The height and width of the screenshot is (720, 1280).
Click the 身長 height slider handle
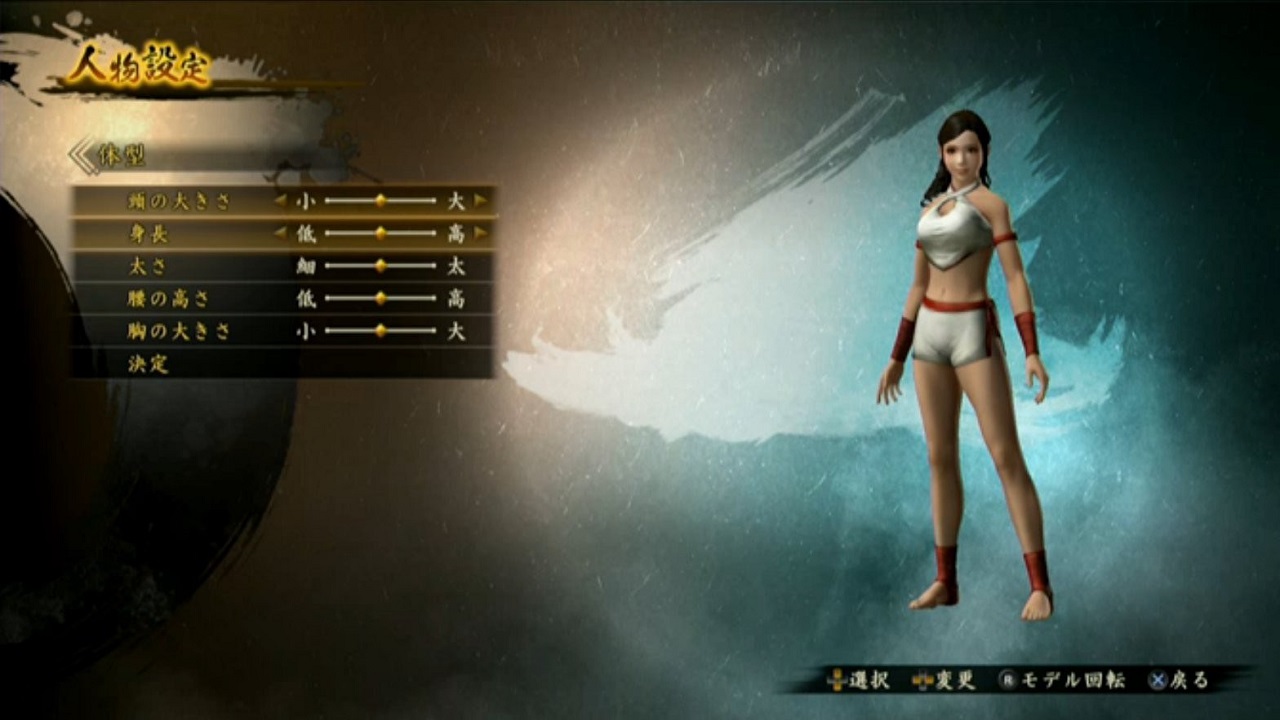coord(380,234)
